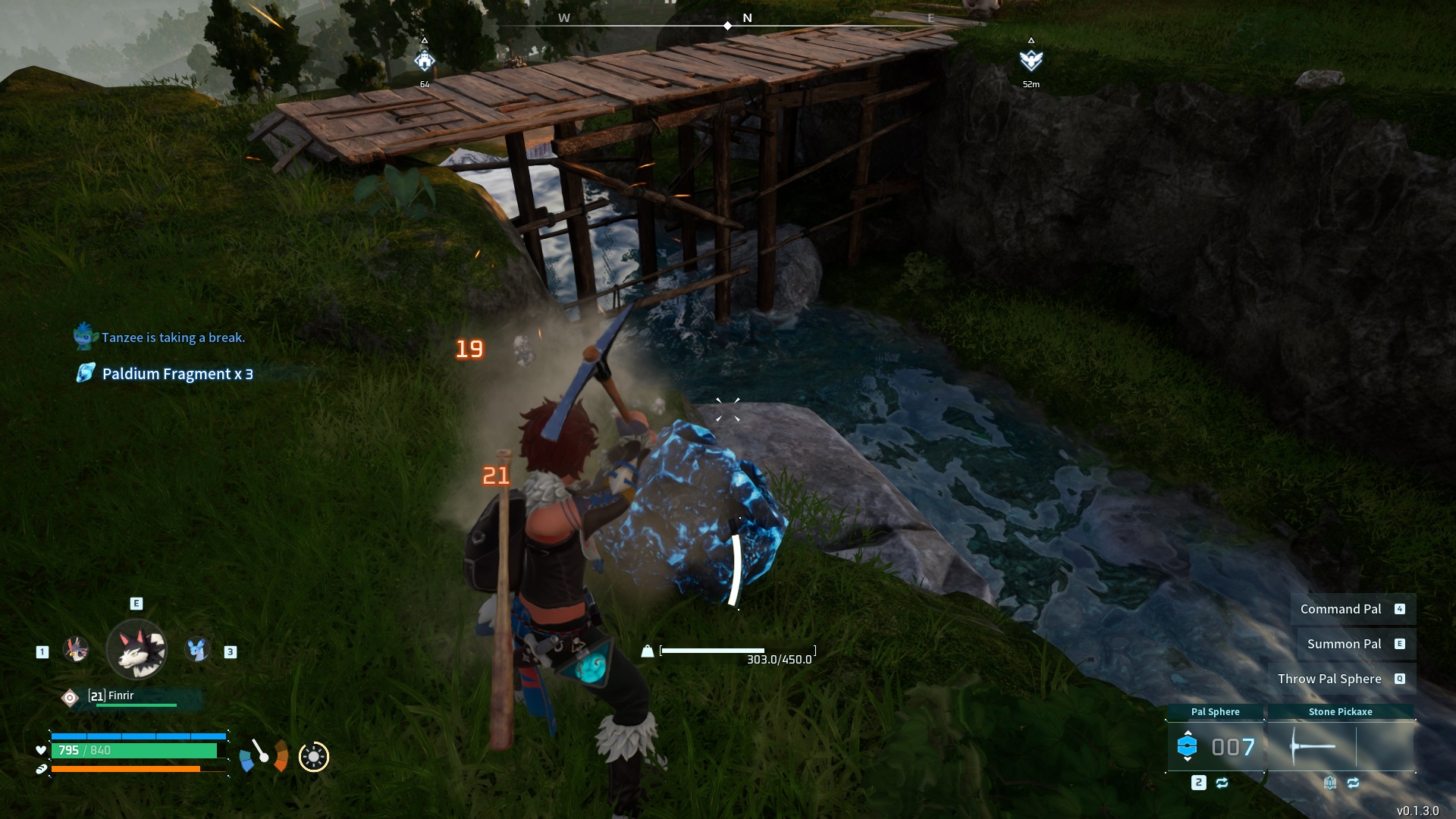Viewport: 1456px width, 819px height.
Task: Select the Stone Pickaxe weapon slot
Action: pyautogui.click(x=1340, y=747)
